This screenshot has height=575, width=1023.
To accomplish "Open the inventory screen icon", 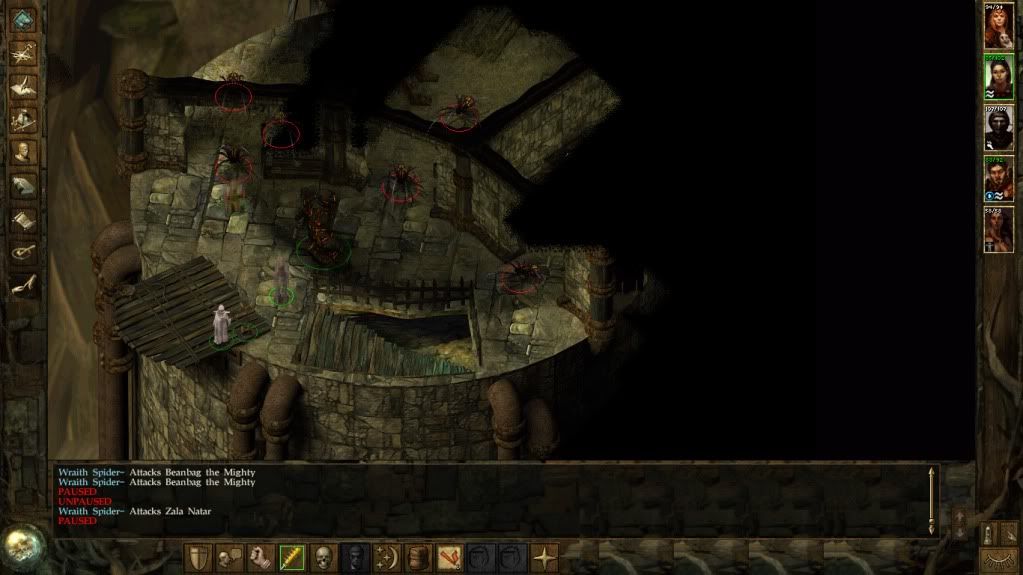I will (23, 119).
